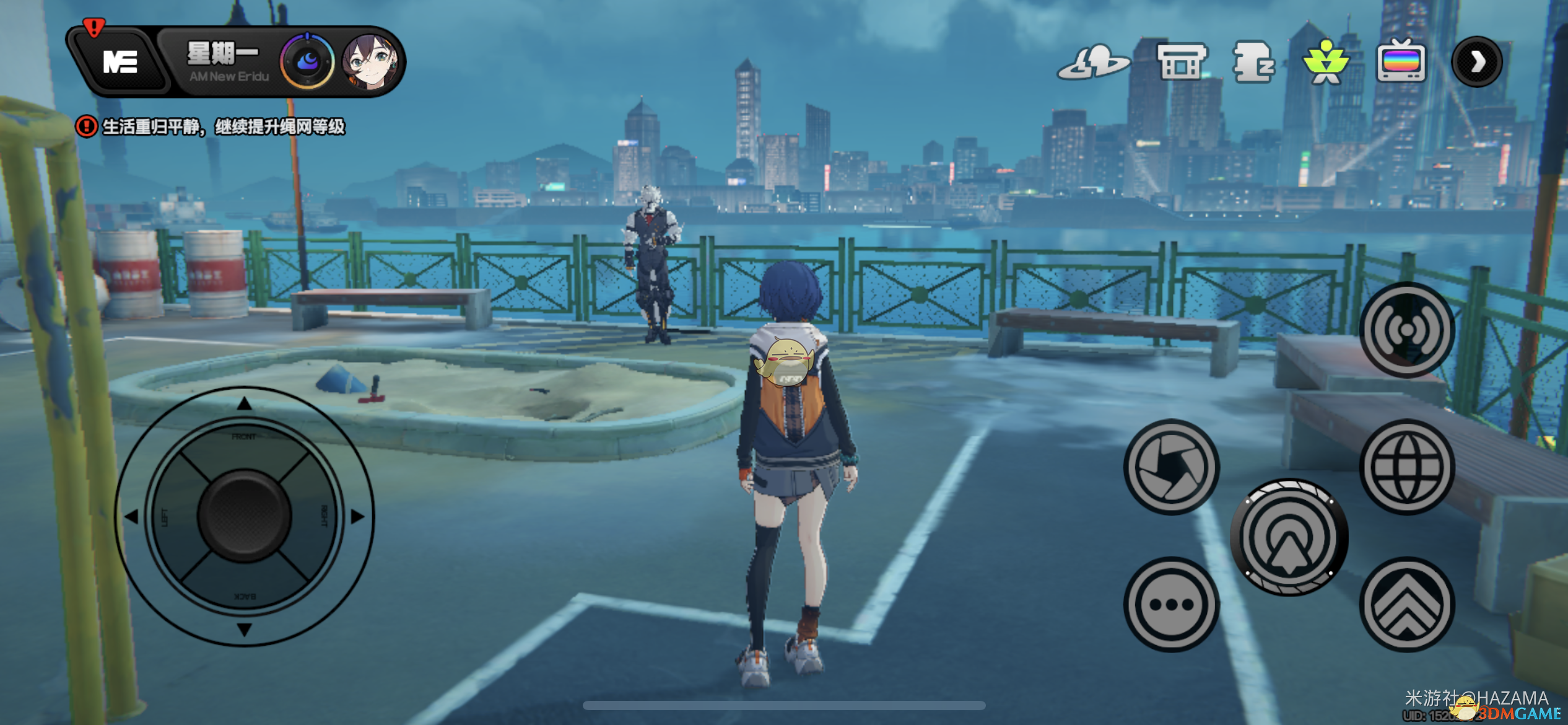The width and height of the screenshot is (1568, 725).
Task: Tap the double-chevron sprint button
Action: pyautogui.click(x=1406, y=604)
